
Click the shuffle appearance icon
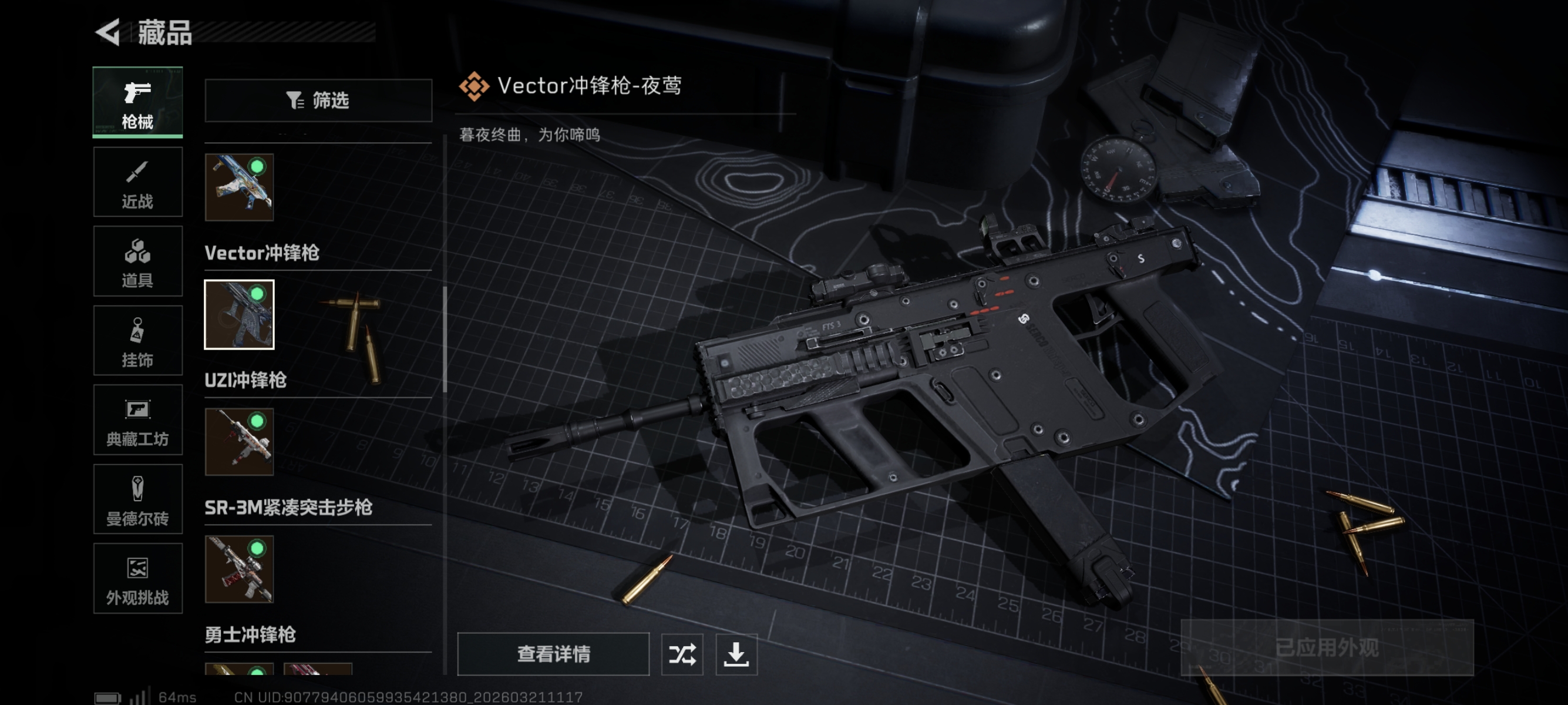pos(682,654)
